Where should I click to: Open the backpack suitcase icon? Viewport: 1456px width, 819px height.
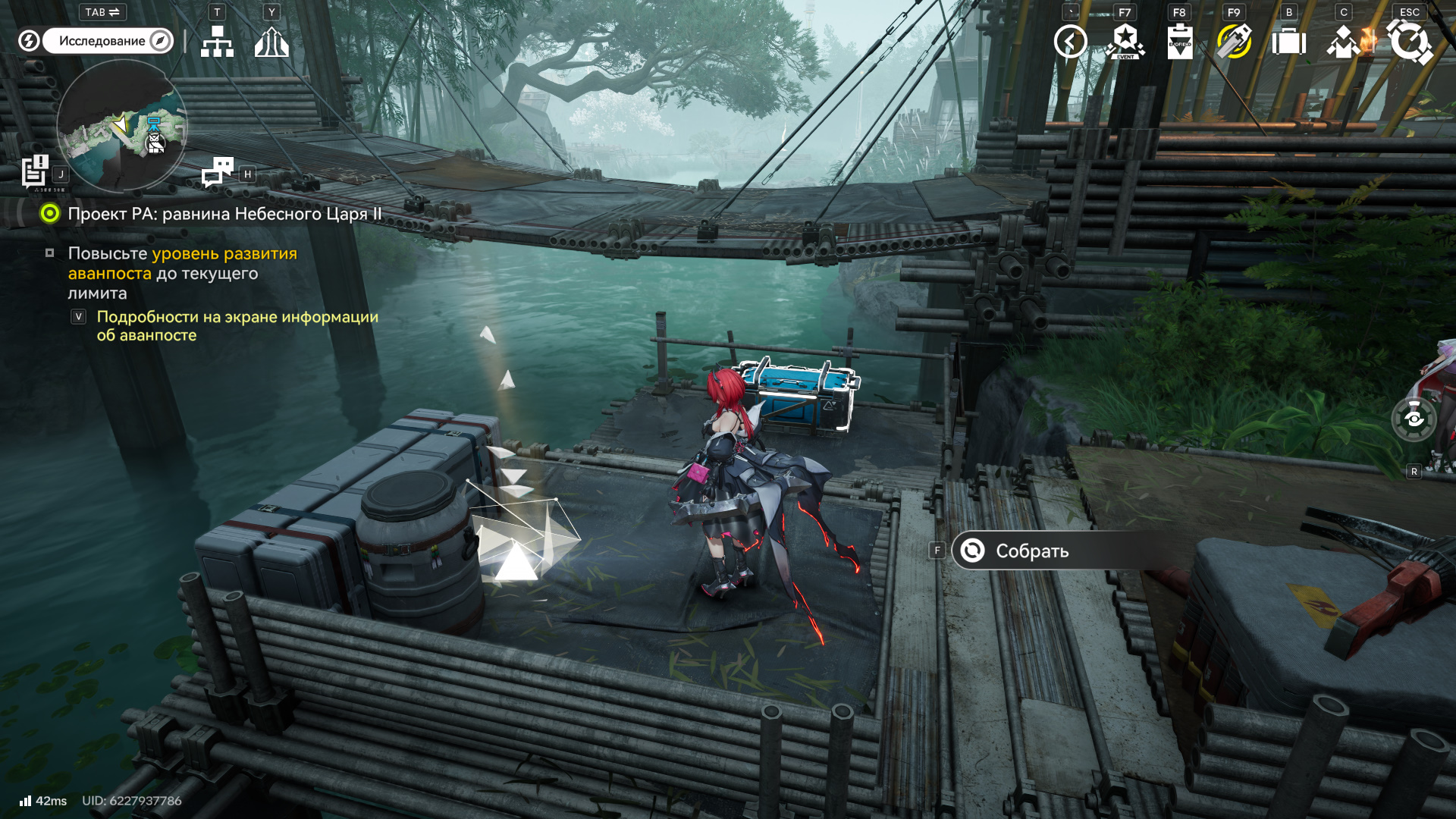pos(1288,42)
